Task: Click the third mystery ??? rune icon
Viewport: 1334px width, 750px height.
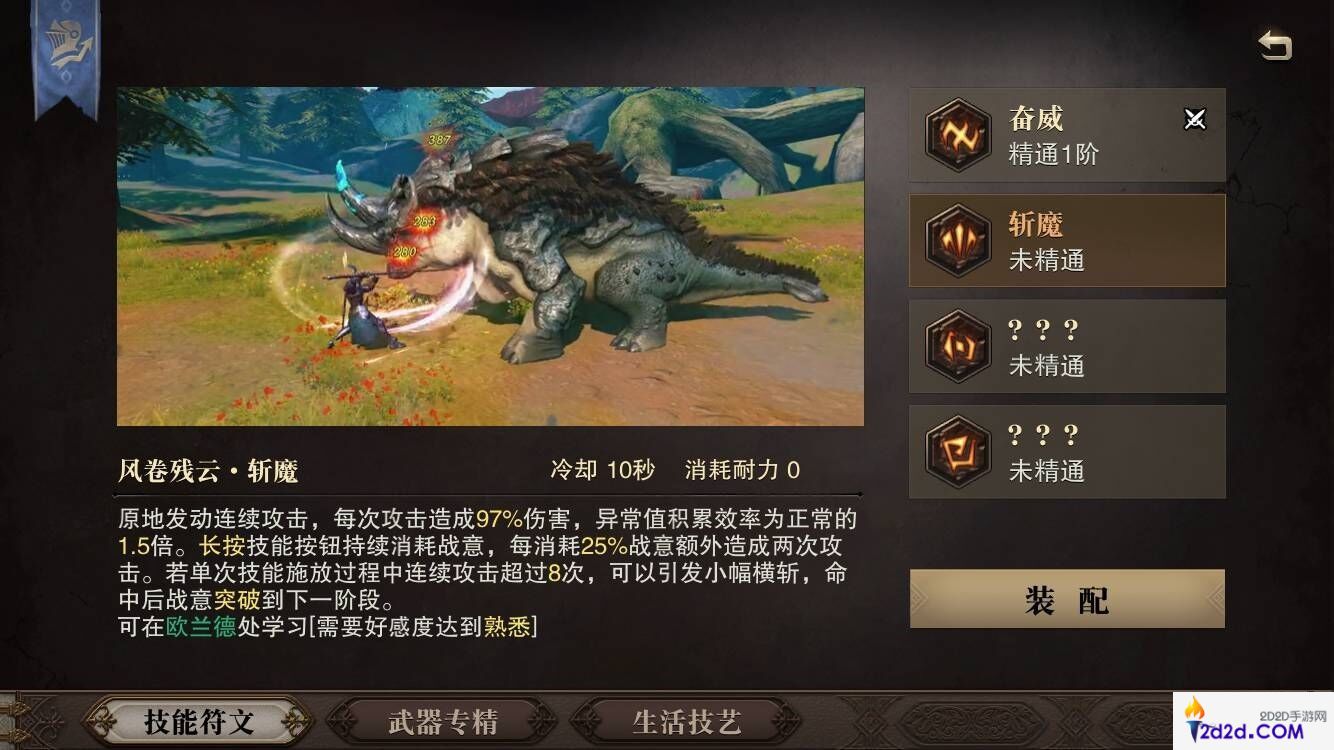Action: tap(957, 346)
